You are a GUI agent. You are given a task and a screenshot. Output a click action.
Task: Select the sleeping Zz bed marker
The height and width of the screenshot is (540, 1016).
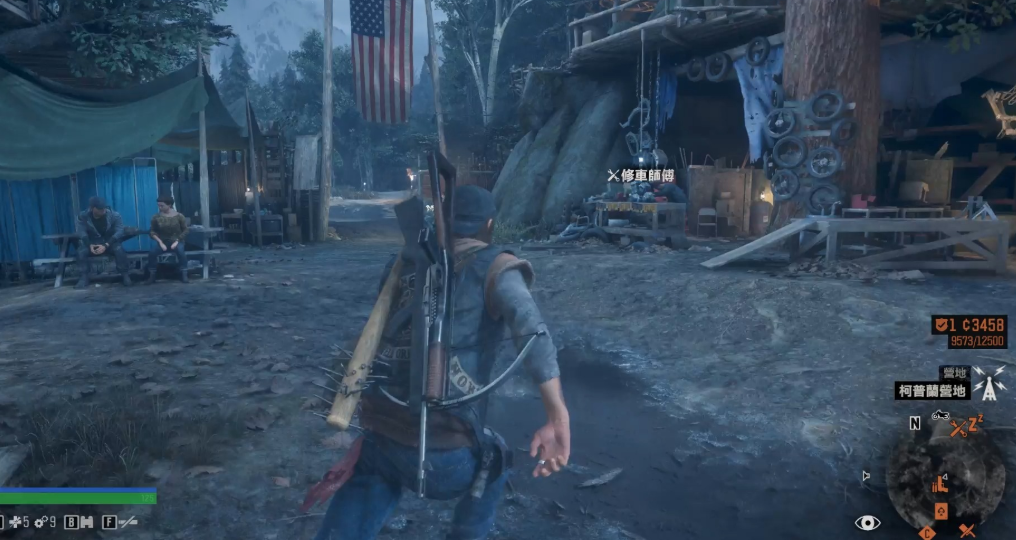(974, 421)
